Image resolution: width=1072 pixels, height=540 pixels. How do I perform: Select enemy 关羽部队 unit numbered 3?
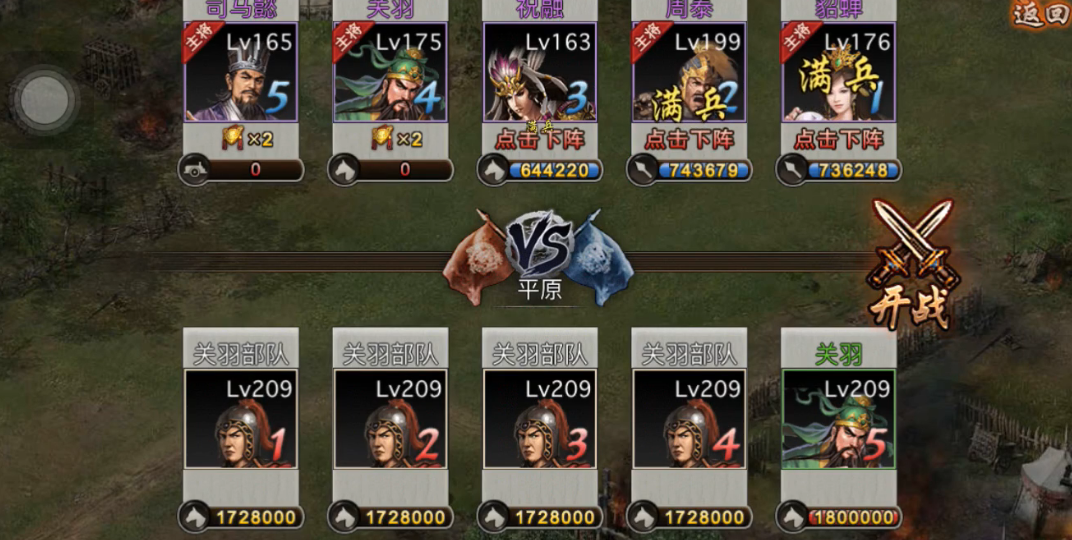[540, 419]
